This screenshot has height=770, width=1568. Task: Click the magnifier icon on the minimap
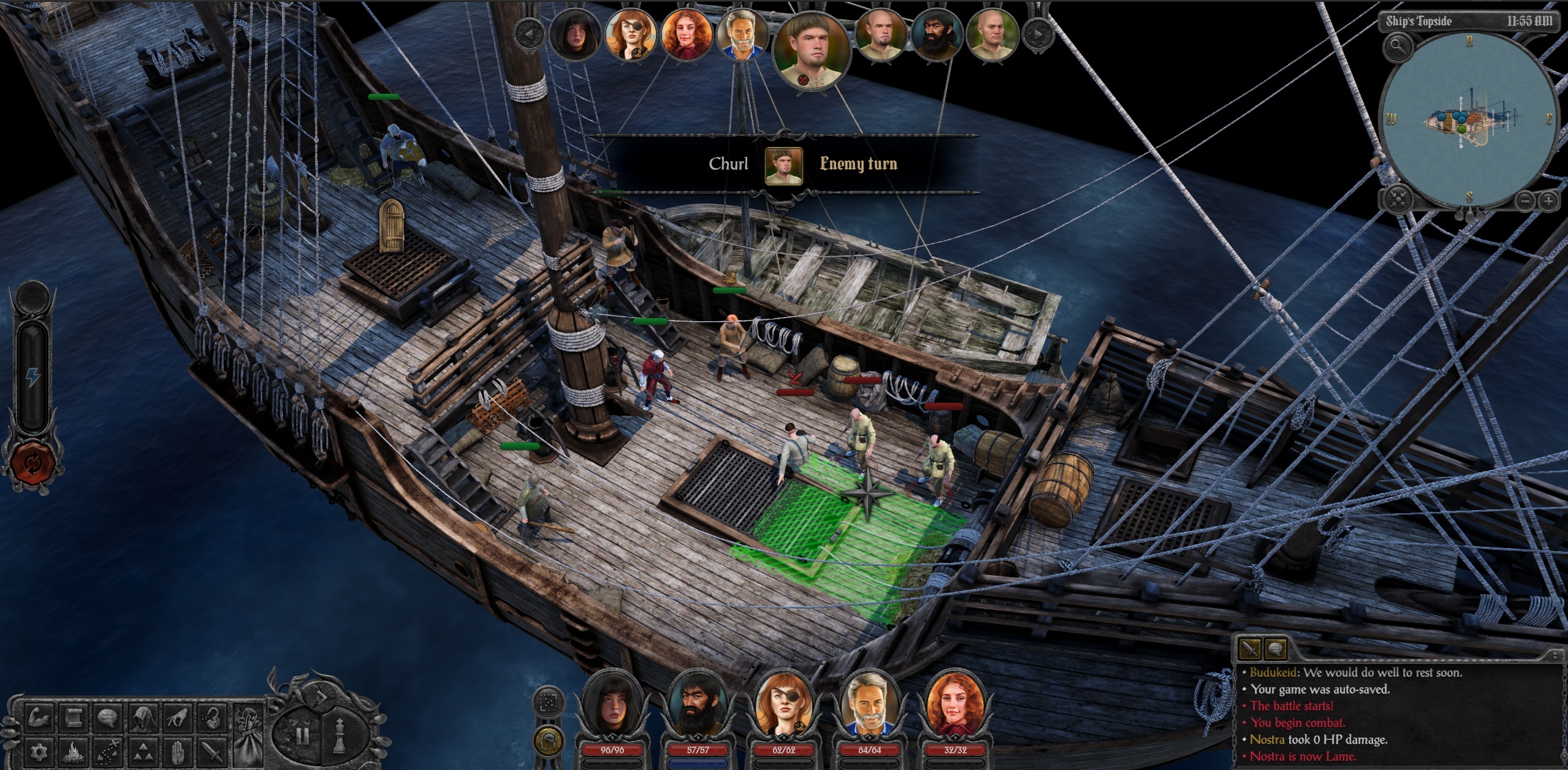coord(1398,48)
